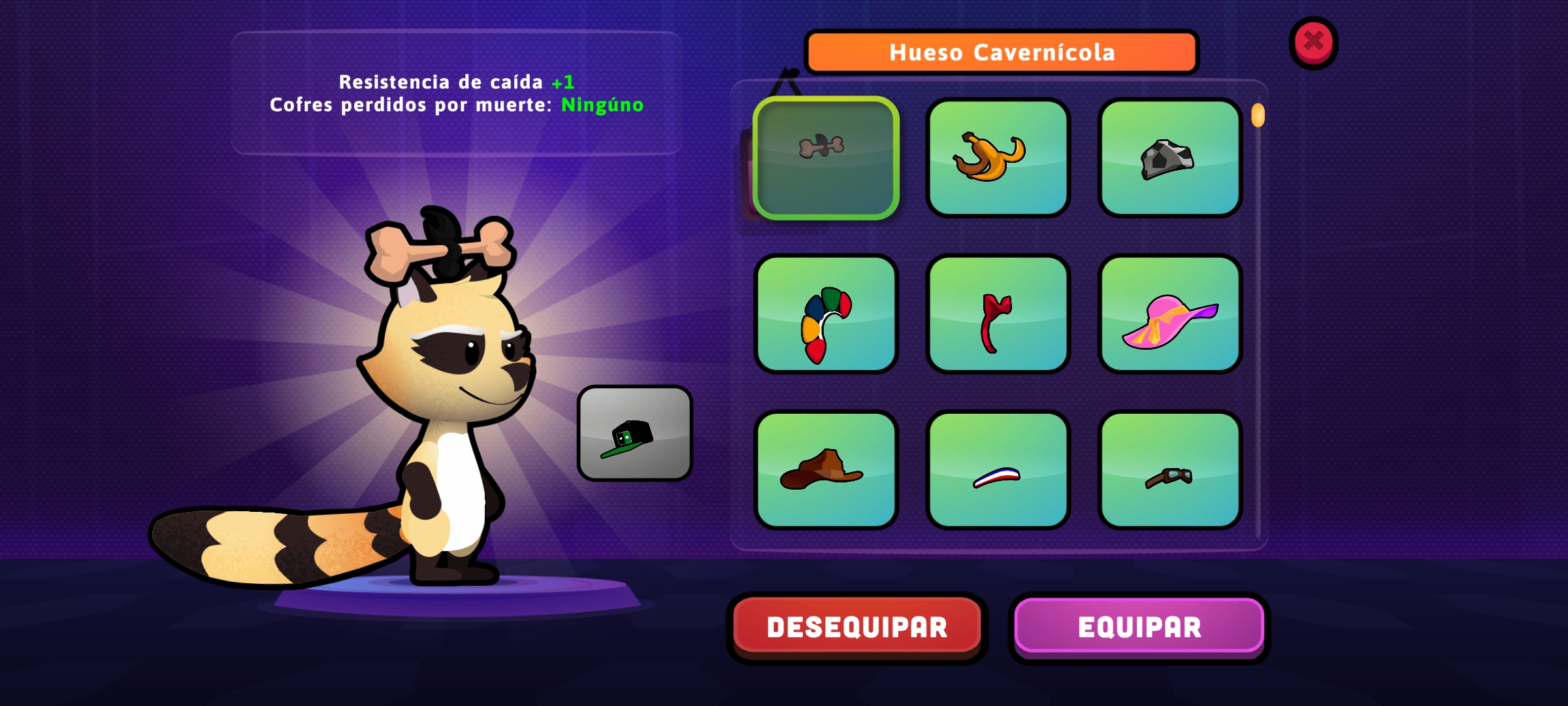Image resolution: width=1568 pixels, height=706 pixels.
Task: Select the brown cowboy hat
Action: [826, 469]
